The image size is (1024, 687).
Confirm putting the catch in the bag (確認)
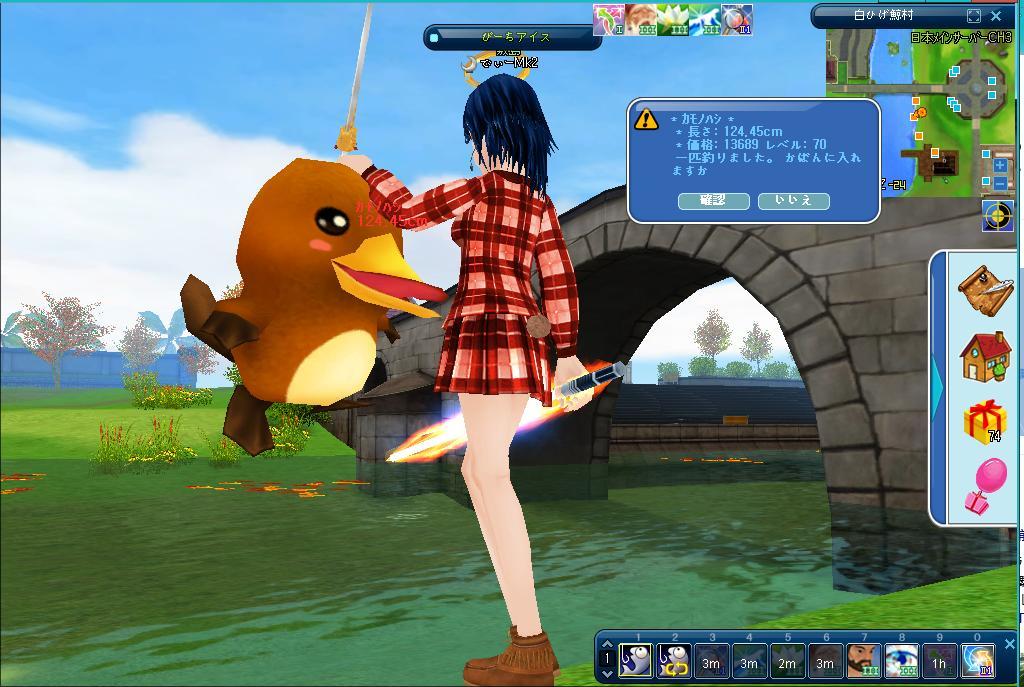(x=713, y=201)
